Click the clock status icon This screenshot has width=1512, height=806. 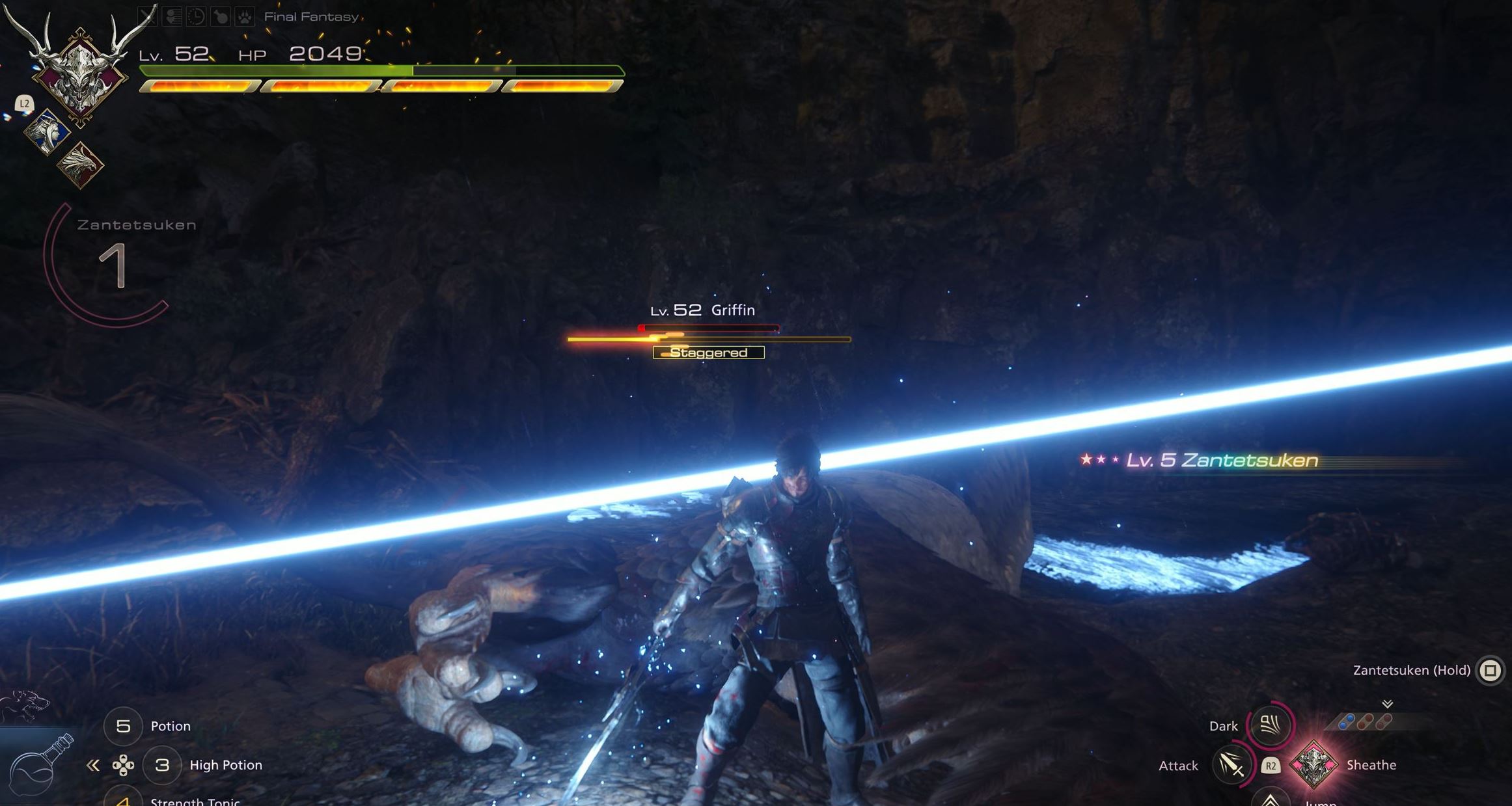(x=195, y=17)
